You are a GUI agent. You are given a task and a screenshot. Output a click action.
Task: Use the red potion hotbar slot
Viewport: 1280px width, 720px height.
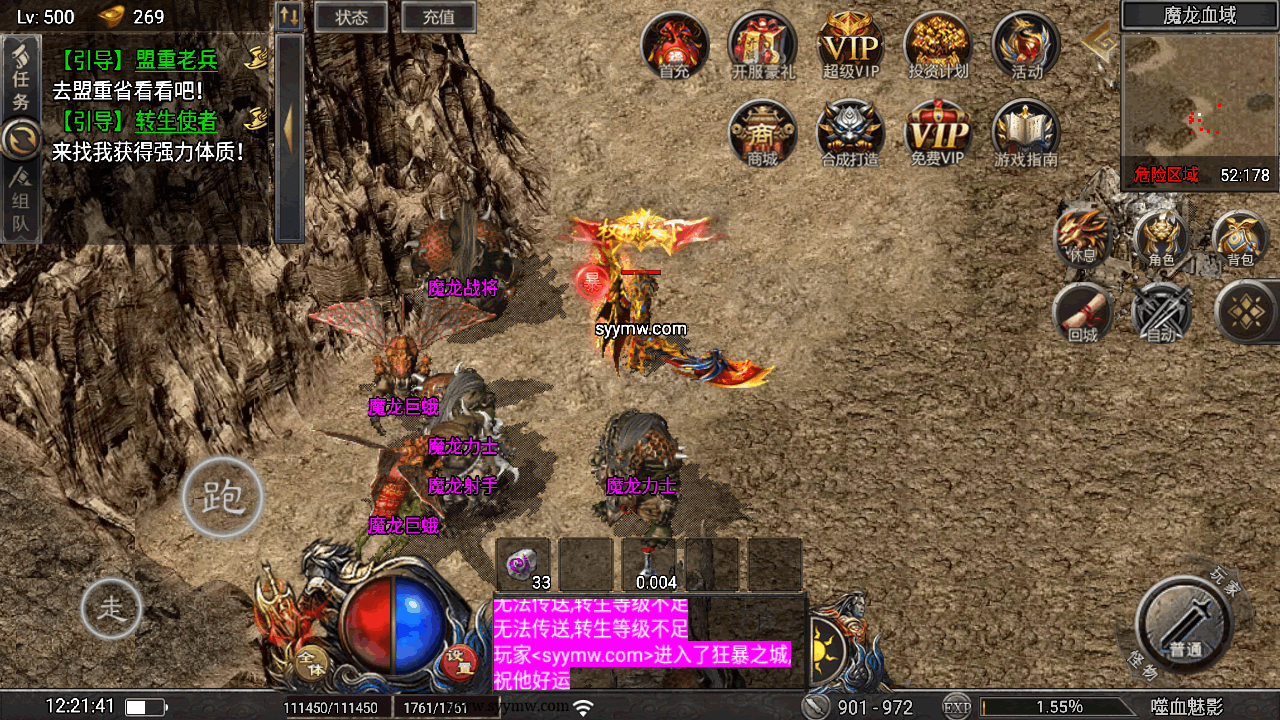[x=649, y=565]
